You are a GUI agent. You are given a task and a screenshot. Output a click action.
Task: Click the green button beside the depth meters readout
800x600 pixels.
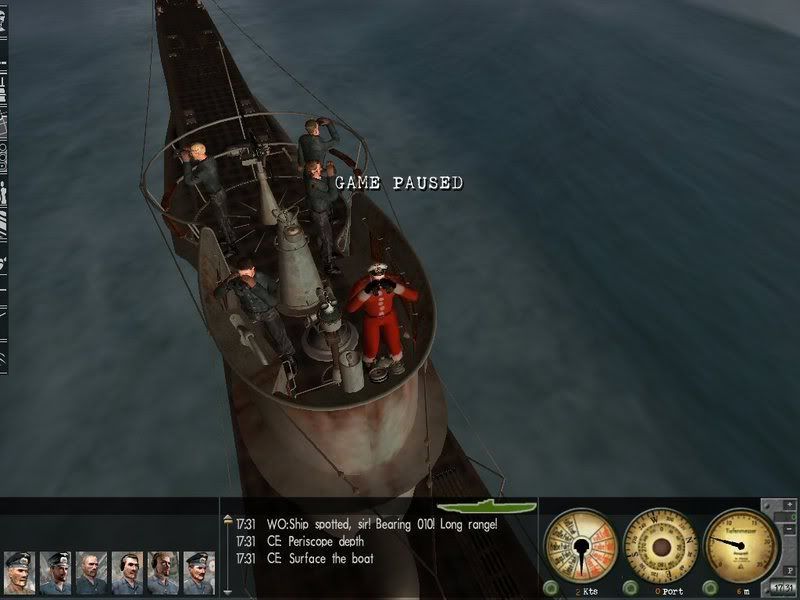(709, 586)
